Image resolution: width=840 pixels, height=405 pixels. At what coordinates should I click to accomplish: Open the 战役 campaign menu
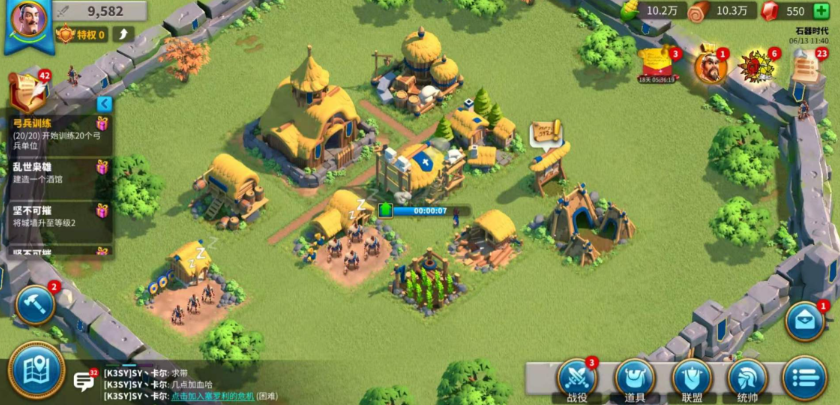[576, 378]
